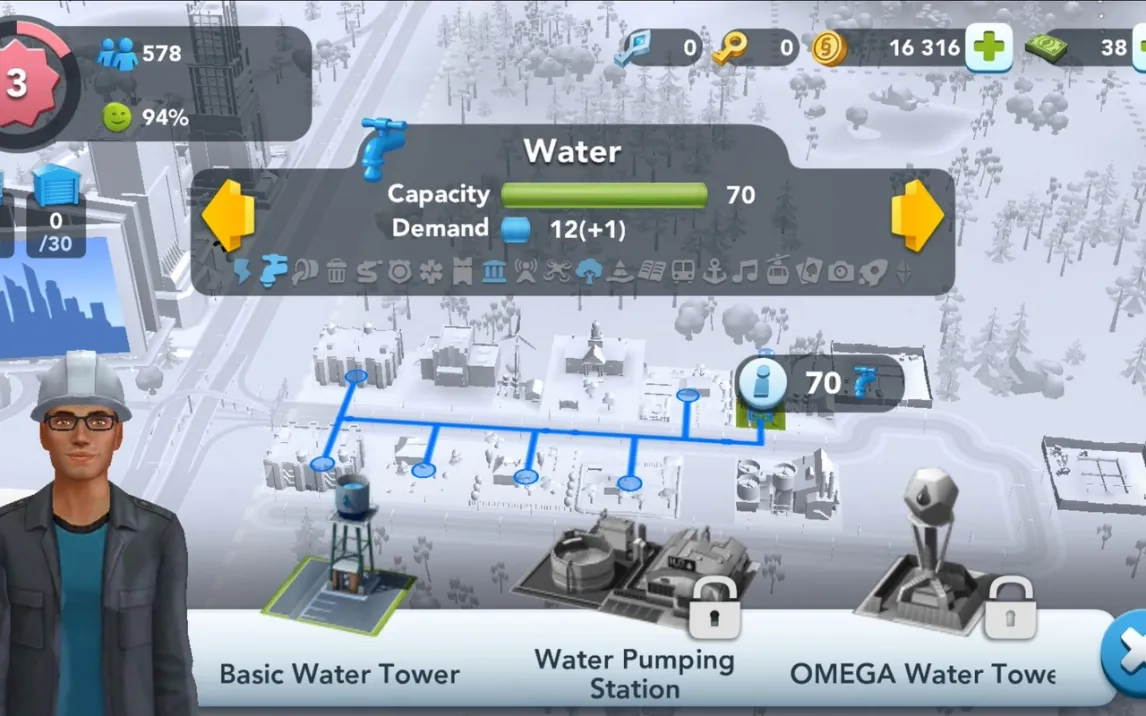This screenshot has width=1146, height=716.
Task: Open the landmarks camera category
Action: pos(840,271)
